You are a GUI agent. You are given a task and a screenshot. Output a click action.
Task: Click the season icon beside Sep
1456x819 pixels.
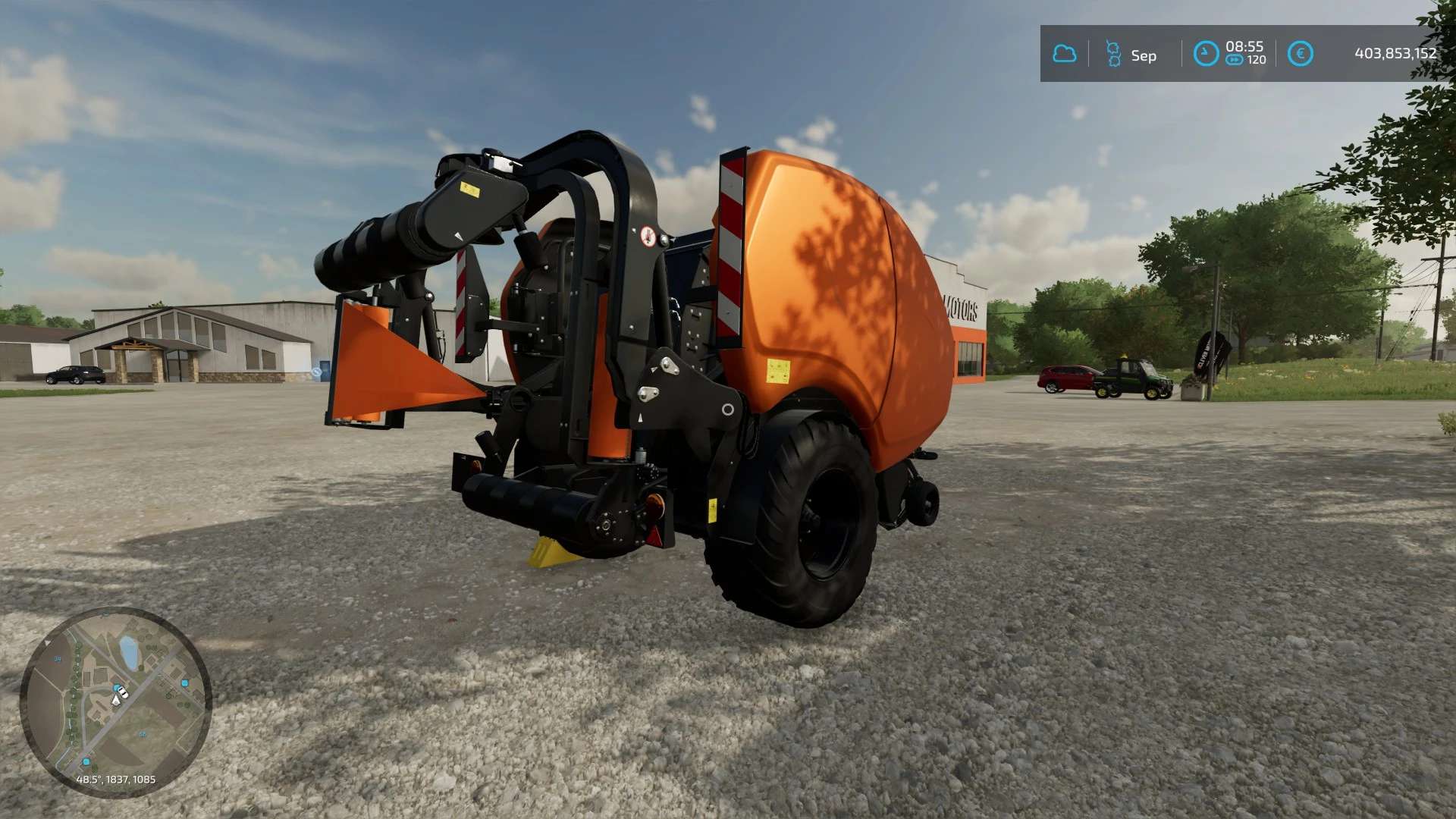(x=1113, y=54)
